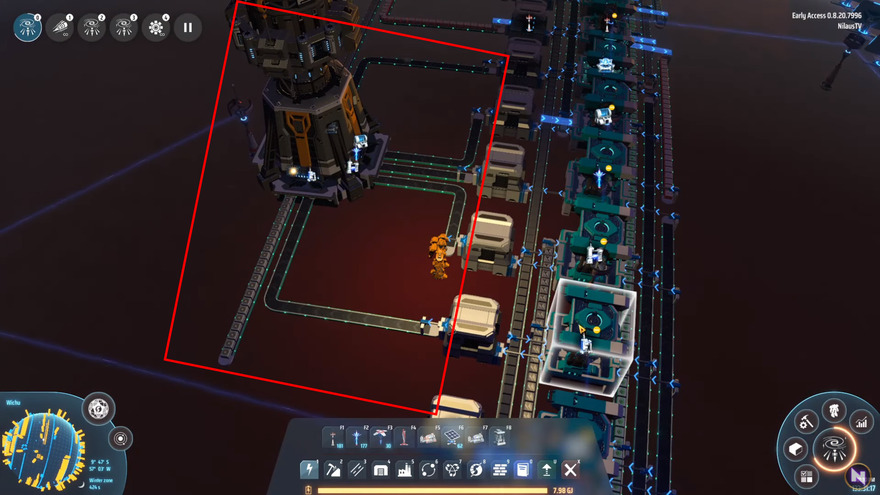This screenshot has height=495, width=880.
Task: Open the starmap galaxy button
Action: point(832,450)
